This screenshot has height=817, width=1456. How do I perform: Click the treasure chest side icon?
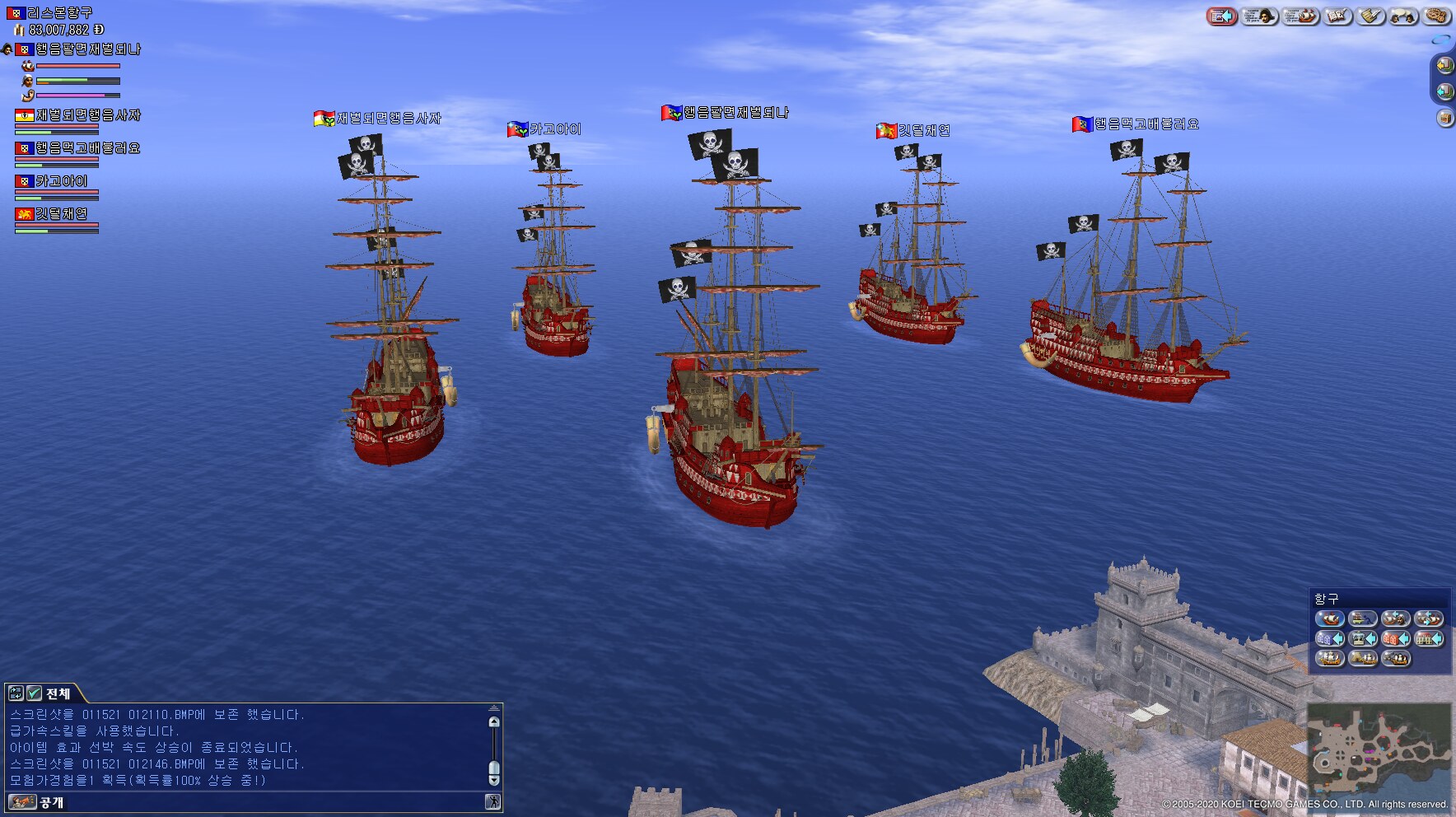[x=1444, y=119]
